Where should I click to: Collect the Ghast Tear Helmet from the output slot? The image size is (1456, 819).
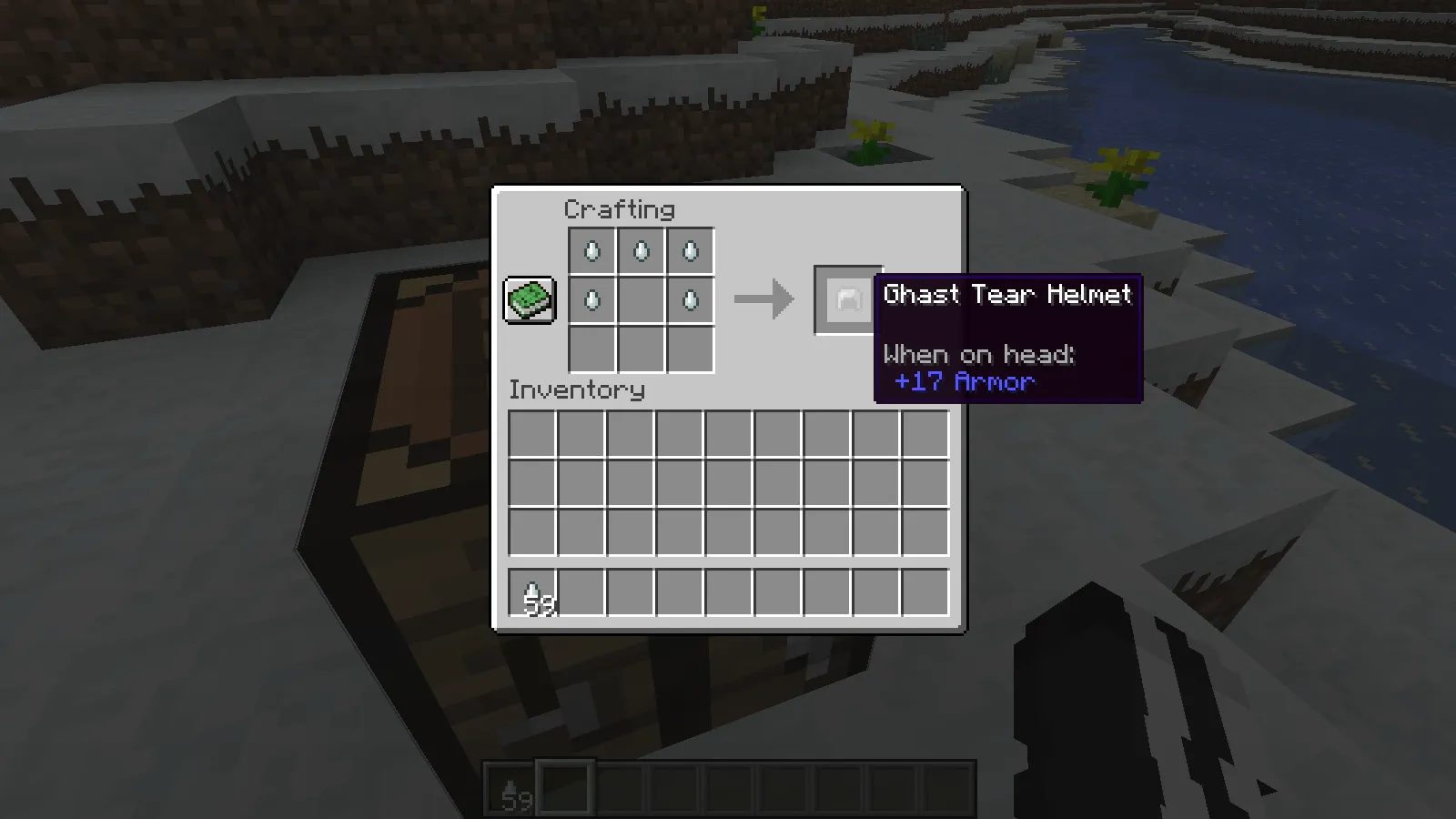click(846, 300)
